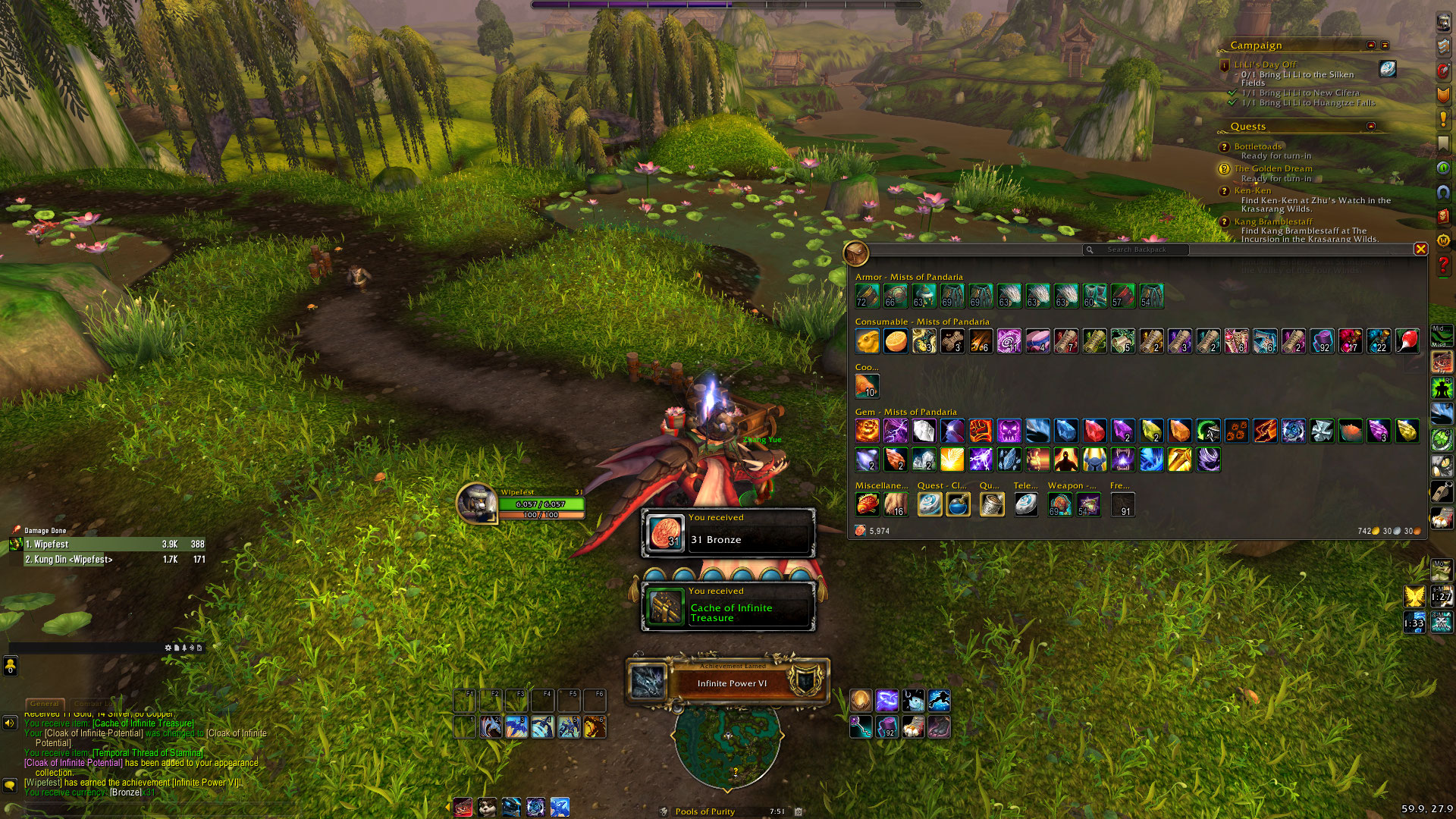Collapse the Campaign tracker section

coord(1371,45)
